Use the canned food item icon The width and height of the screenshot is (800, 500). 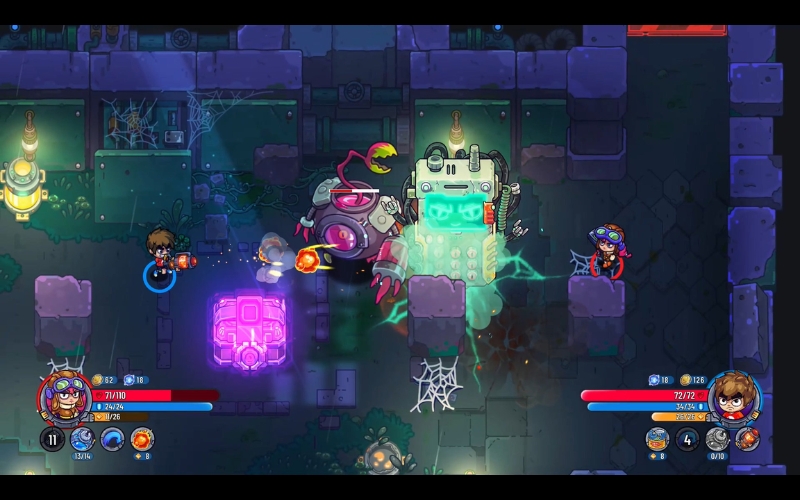[x=657, y=438]
